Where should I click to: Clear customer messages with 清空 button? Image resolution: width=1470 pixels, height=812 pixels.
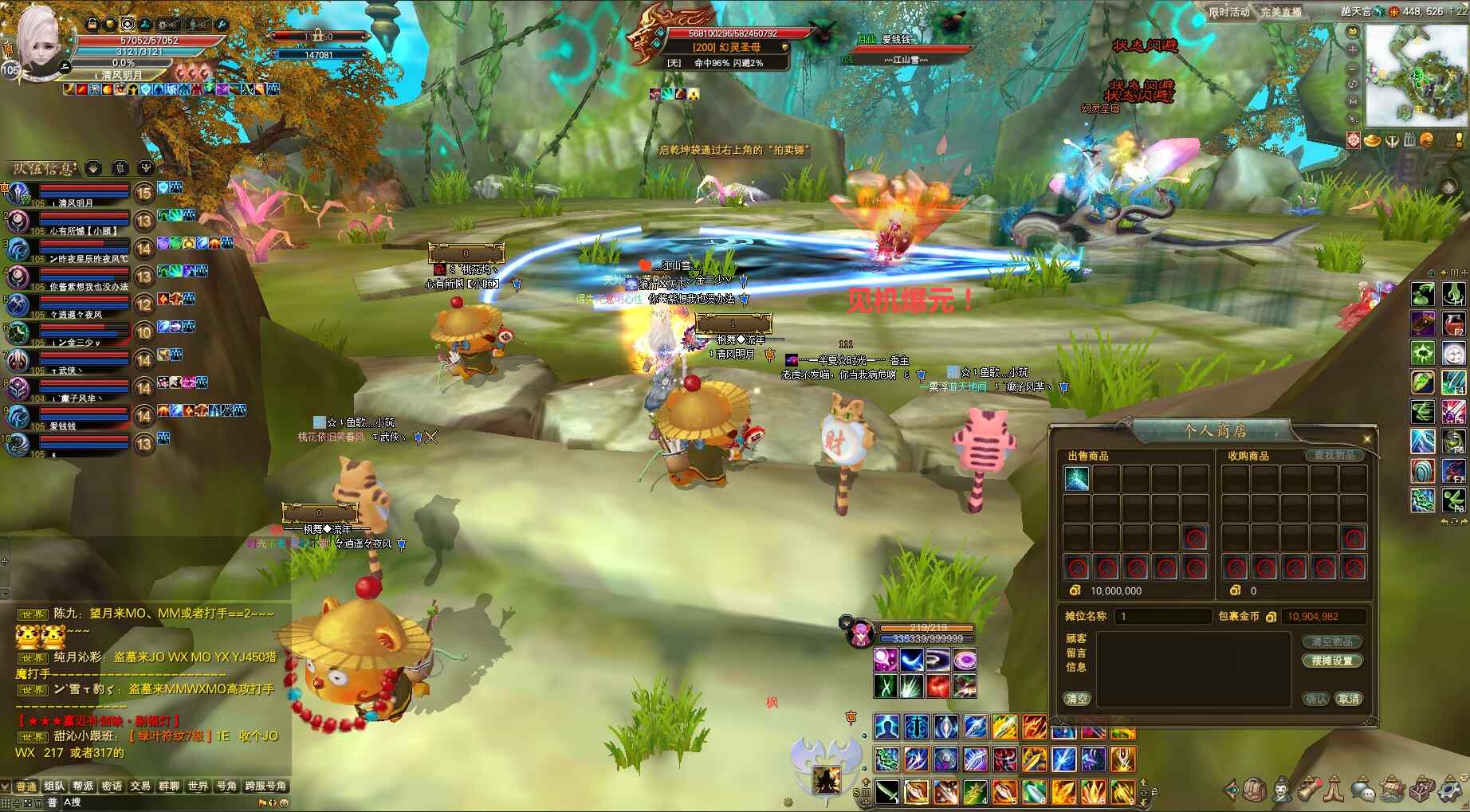coord(1076,699)
